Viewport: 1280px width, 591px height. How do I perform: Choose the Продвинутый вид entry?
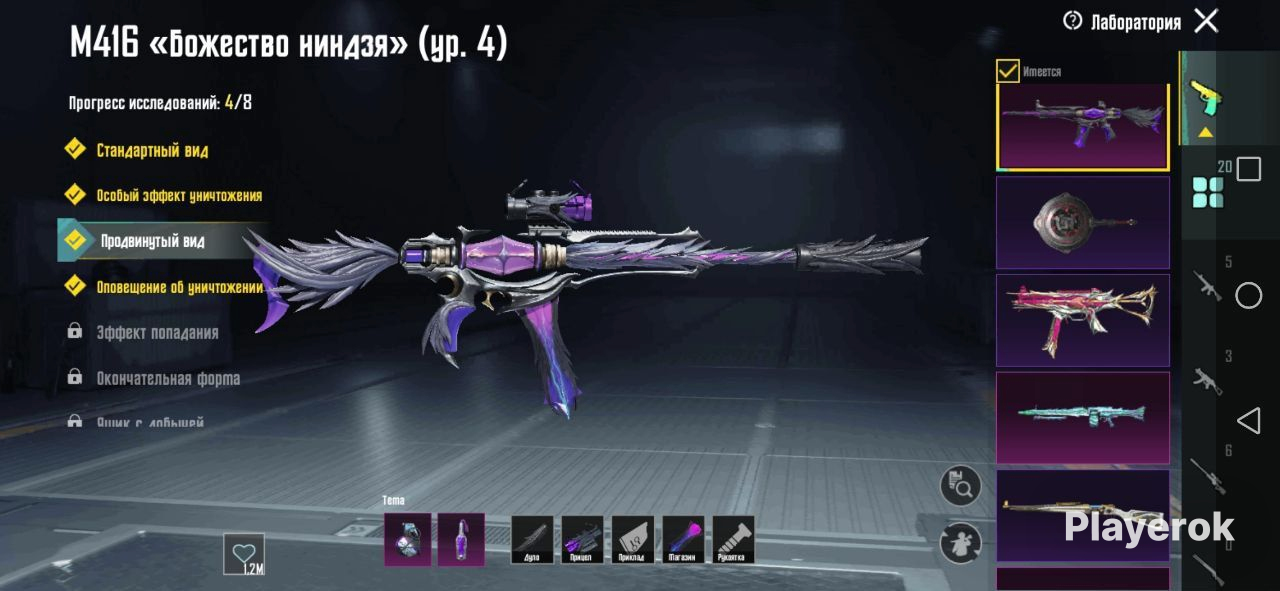[x=152, y=241]
